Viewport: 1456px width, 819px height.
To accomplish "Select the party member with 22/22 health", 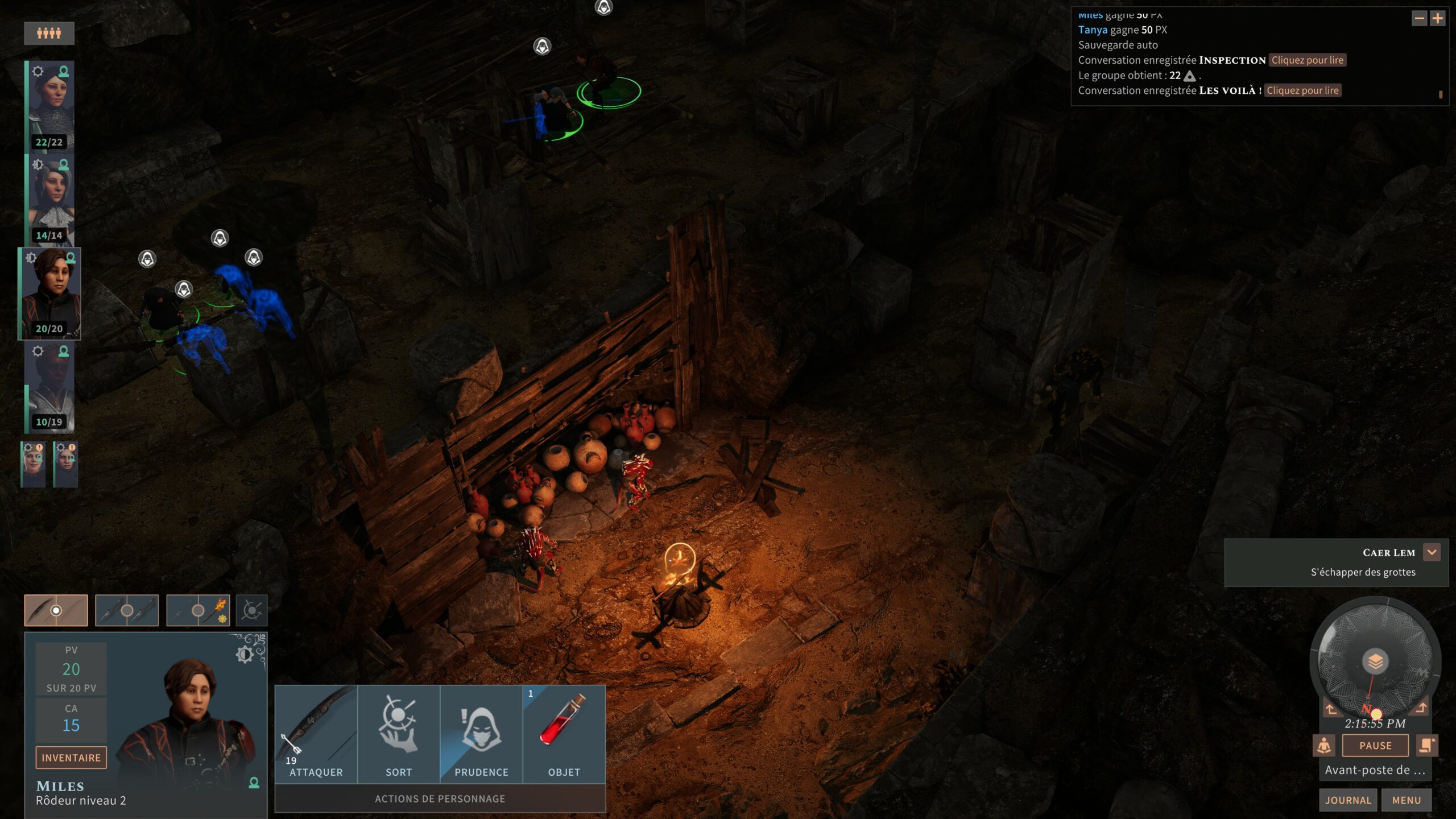I will point(51,106).
